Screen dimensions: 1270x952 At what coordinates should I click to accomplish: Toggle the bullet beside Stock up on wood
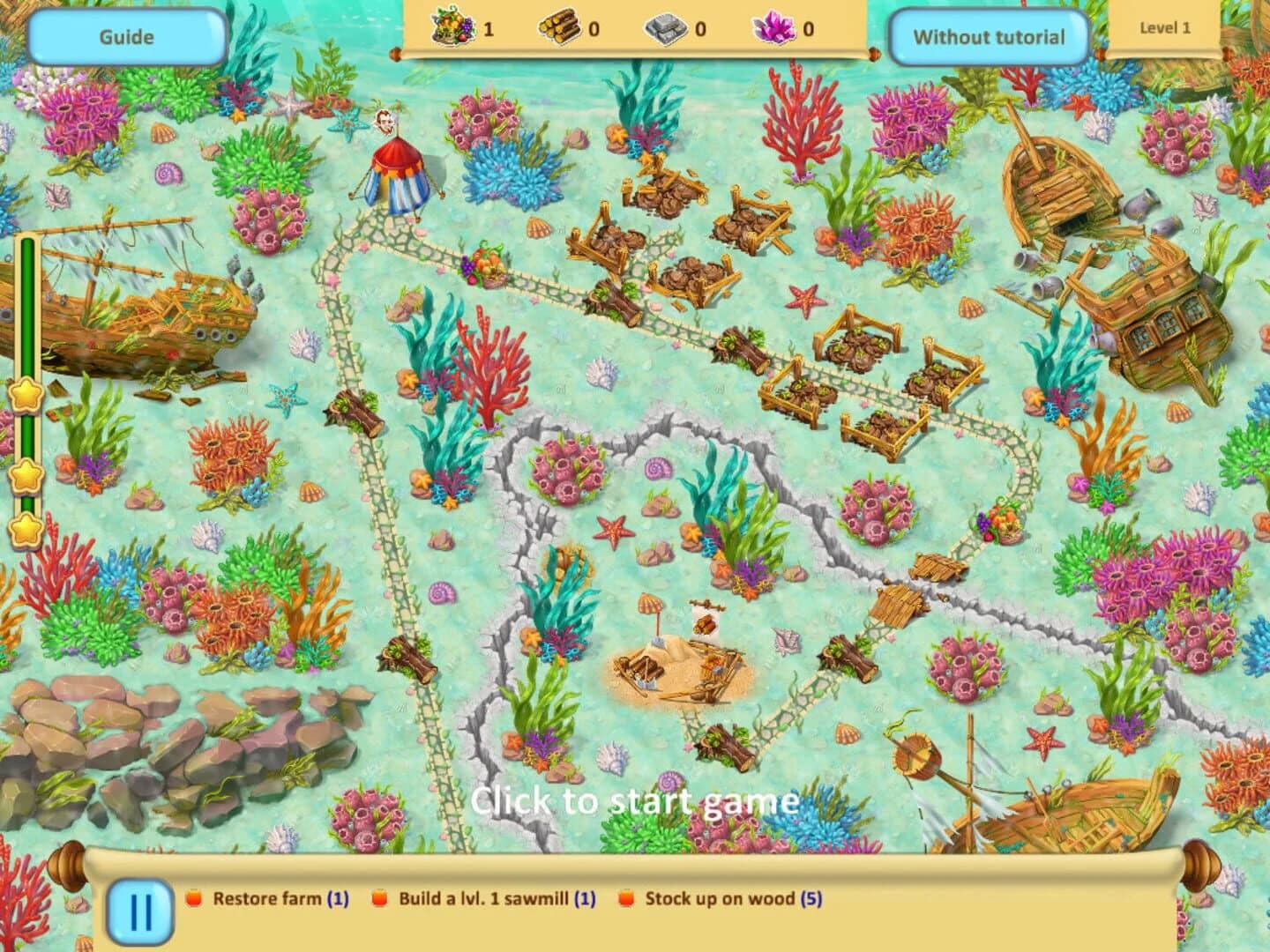coord(626,900)
